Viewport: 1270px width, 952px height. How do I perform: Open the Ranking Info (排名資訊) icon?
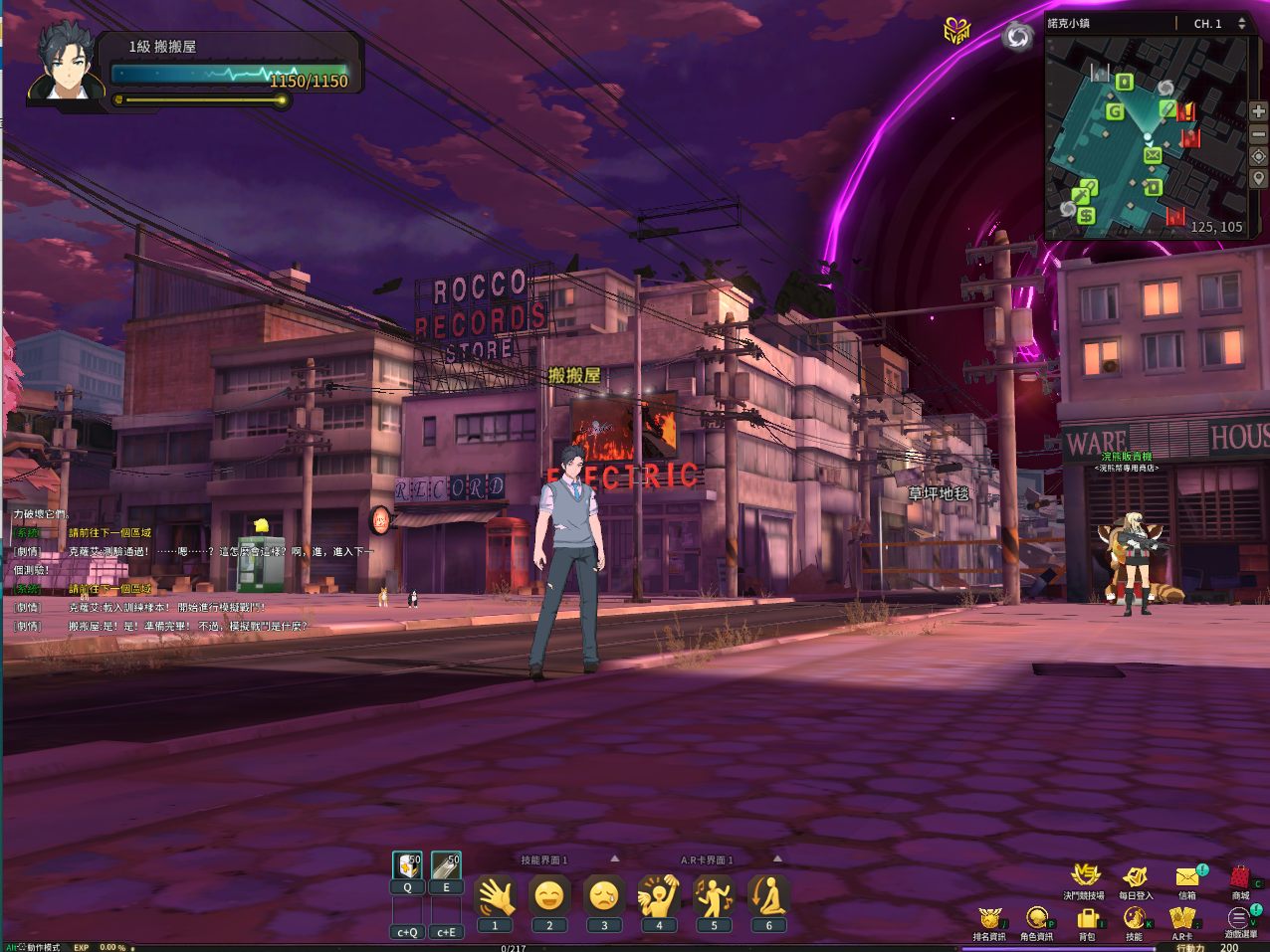(x=988, y=917)
